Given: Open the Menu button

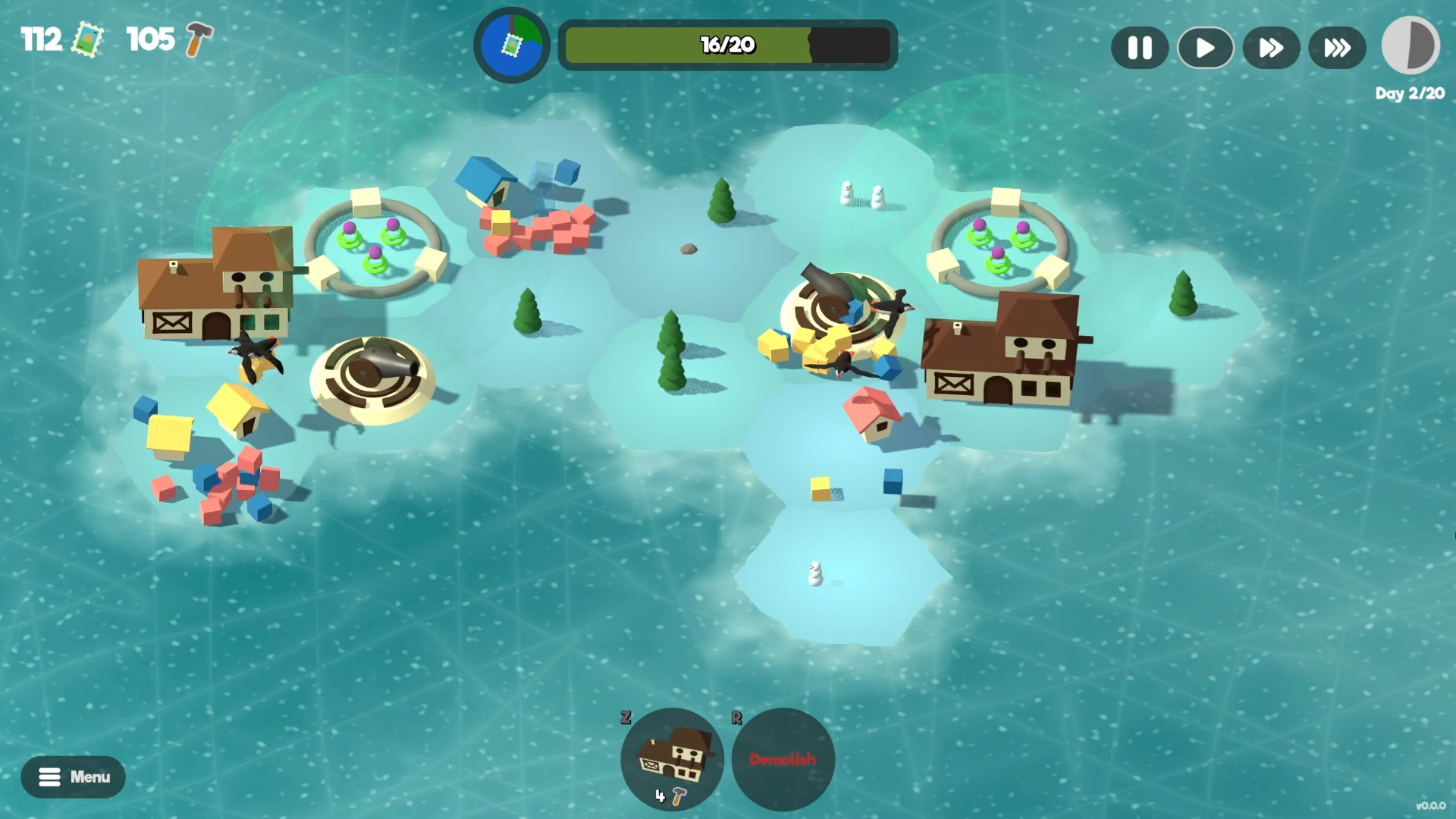Looking at the screenshot, I should 73,777.
